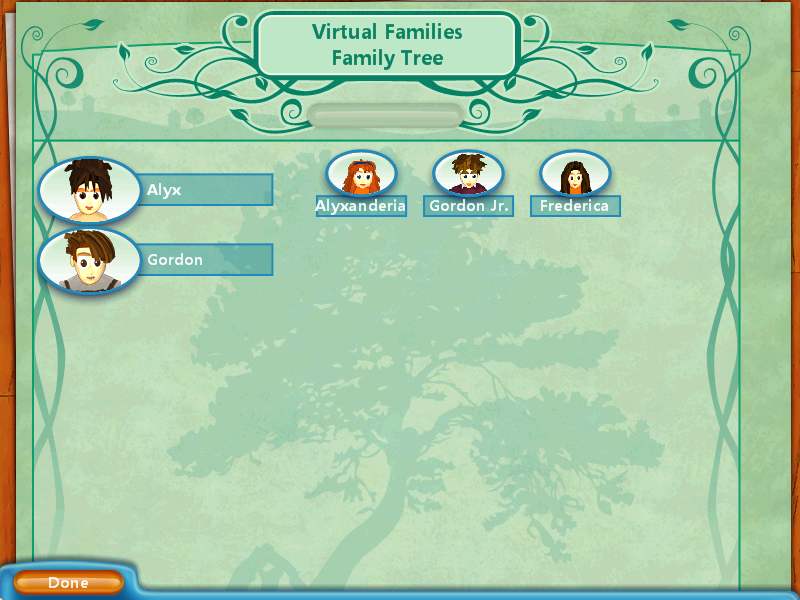Click the Done button
This screenshot has height=600, width=800.
click(x=68, y=582)
